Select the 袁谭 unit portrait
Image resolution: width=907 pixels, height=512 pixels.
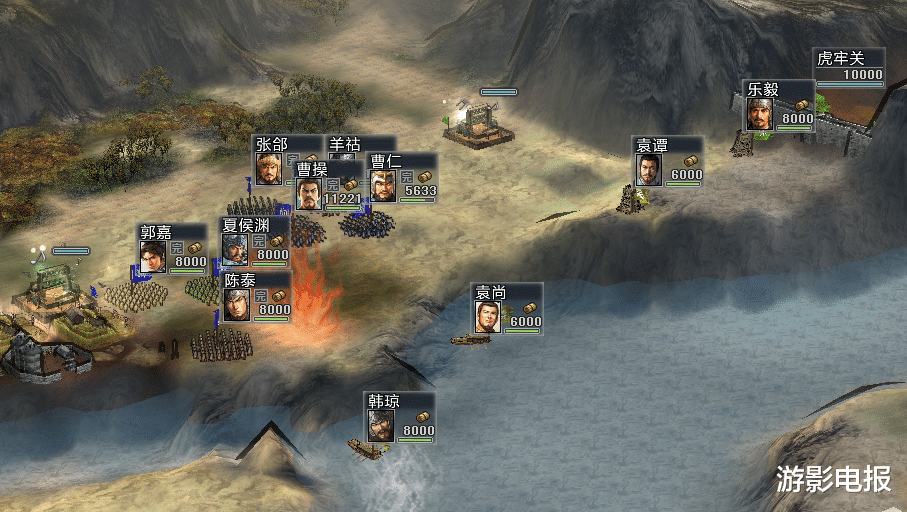pyautogui.click(x=649, y=169)
